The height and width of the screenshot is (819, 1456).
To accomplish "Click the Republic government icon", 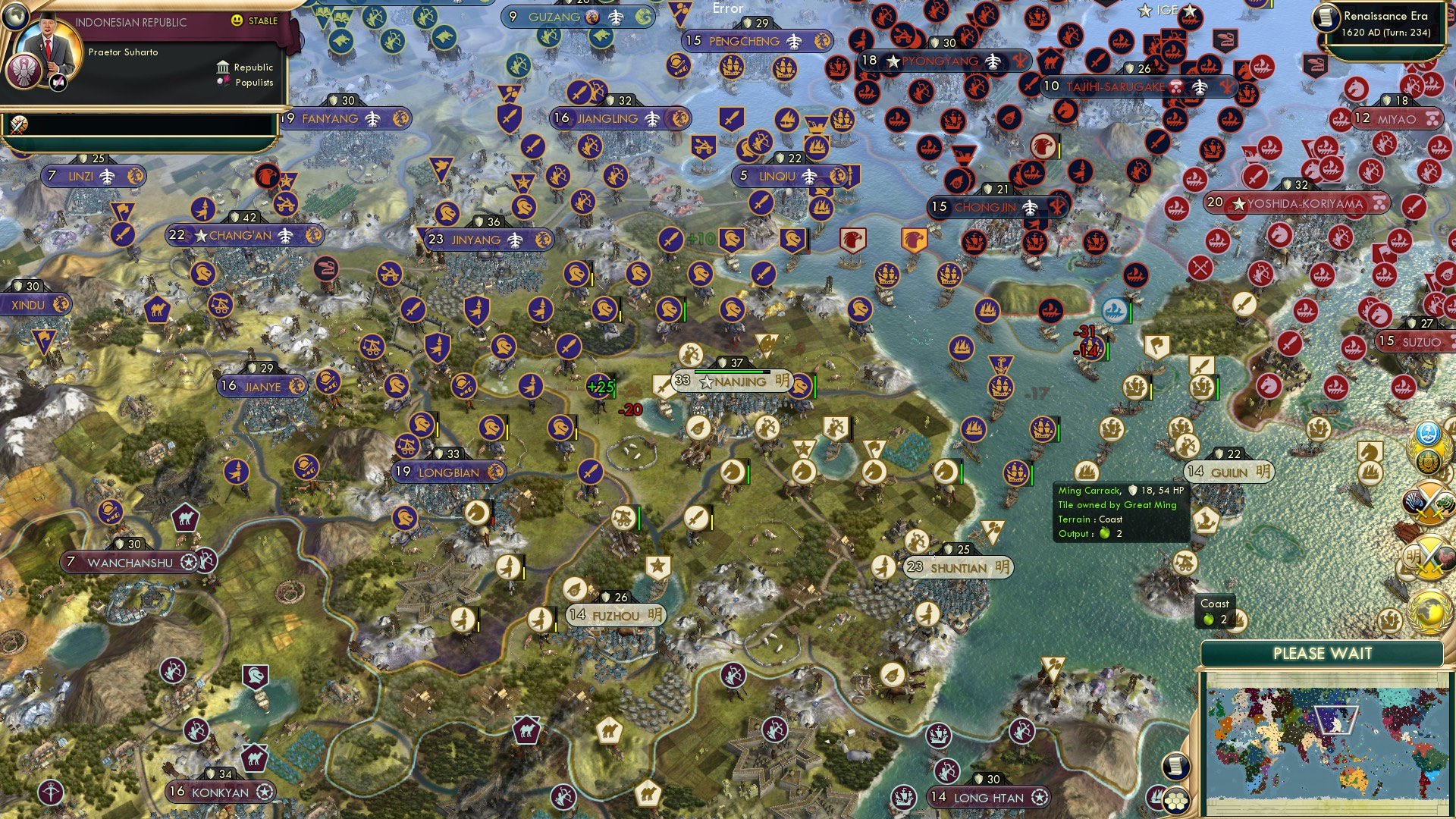I will pos(223,67).
